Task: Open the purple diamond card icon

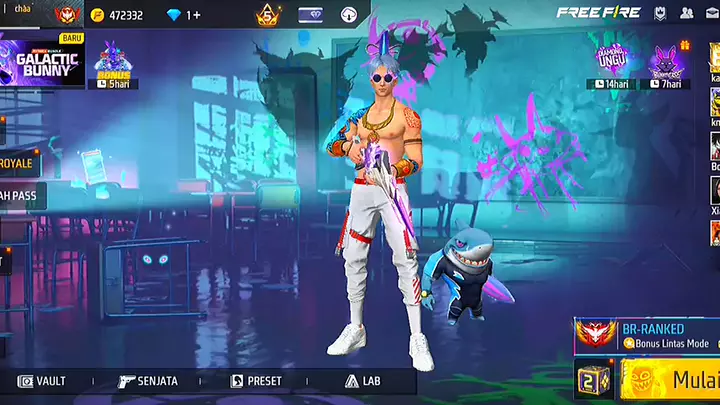Action: click(310, 15)
